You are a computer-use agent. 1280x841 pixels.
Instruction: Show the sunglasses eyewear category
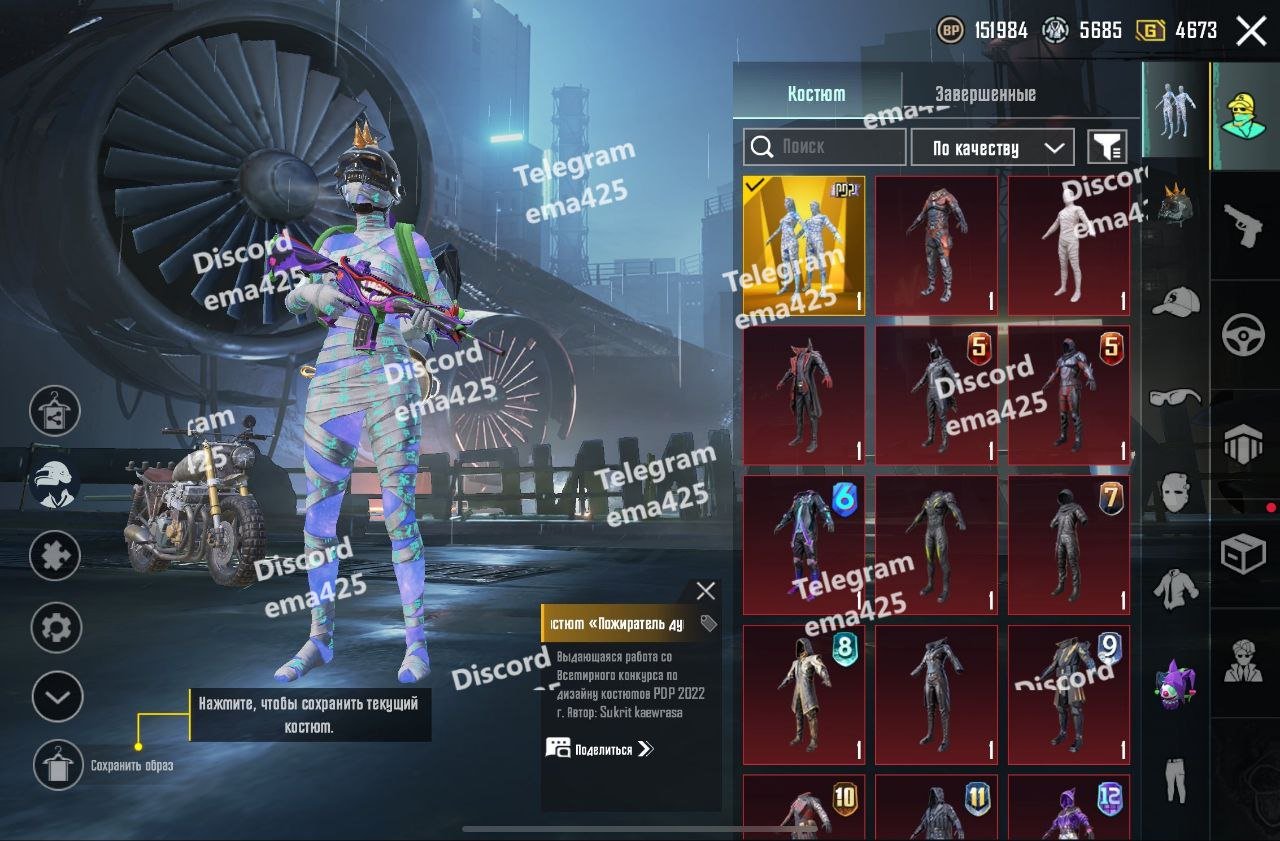click(x=1175, y=397)
